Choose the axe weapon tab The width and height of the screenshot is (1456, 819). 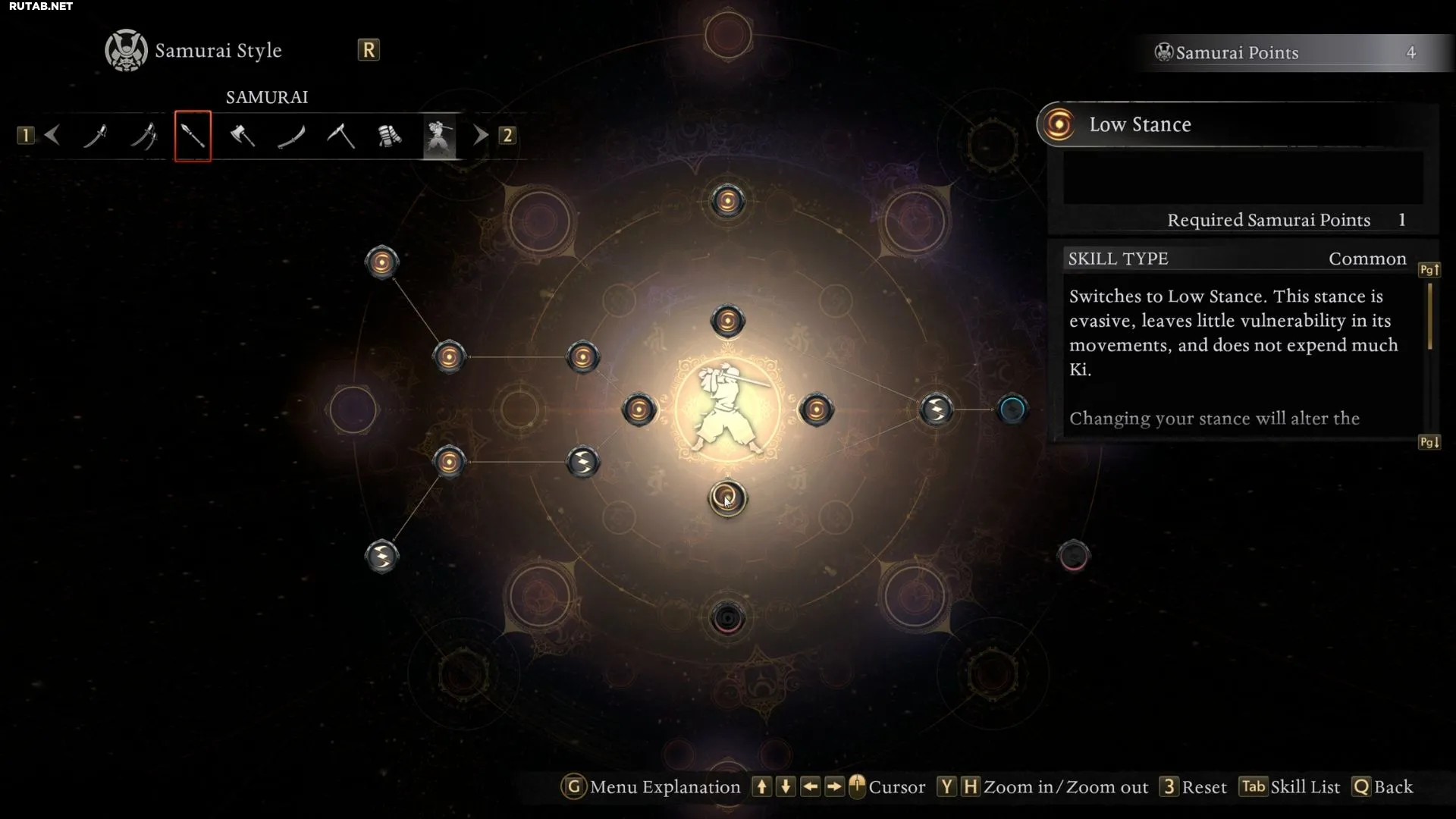(x=242, y=136)
